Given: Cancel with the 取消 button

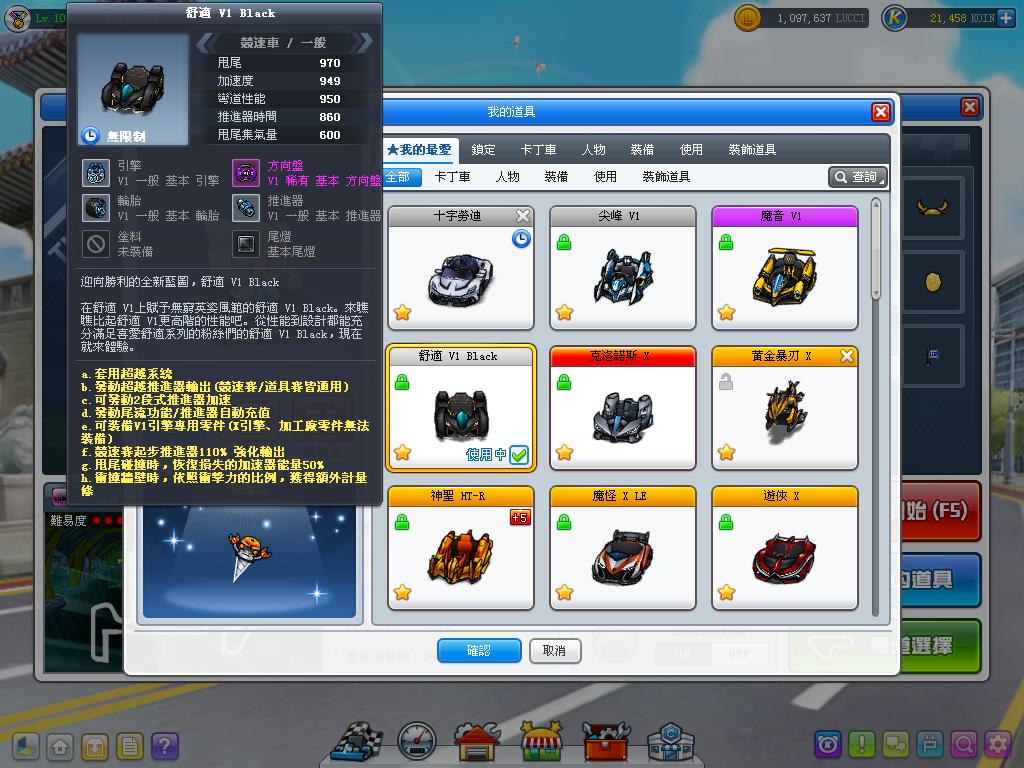Looking at the screenshot, I should coord(554,651).
